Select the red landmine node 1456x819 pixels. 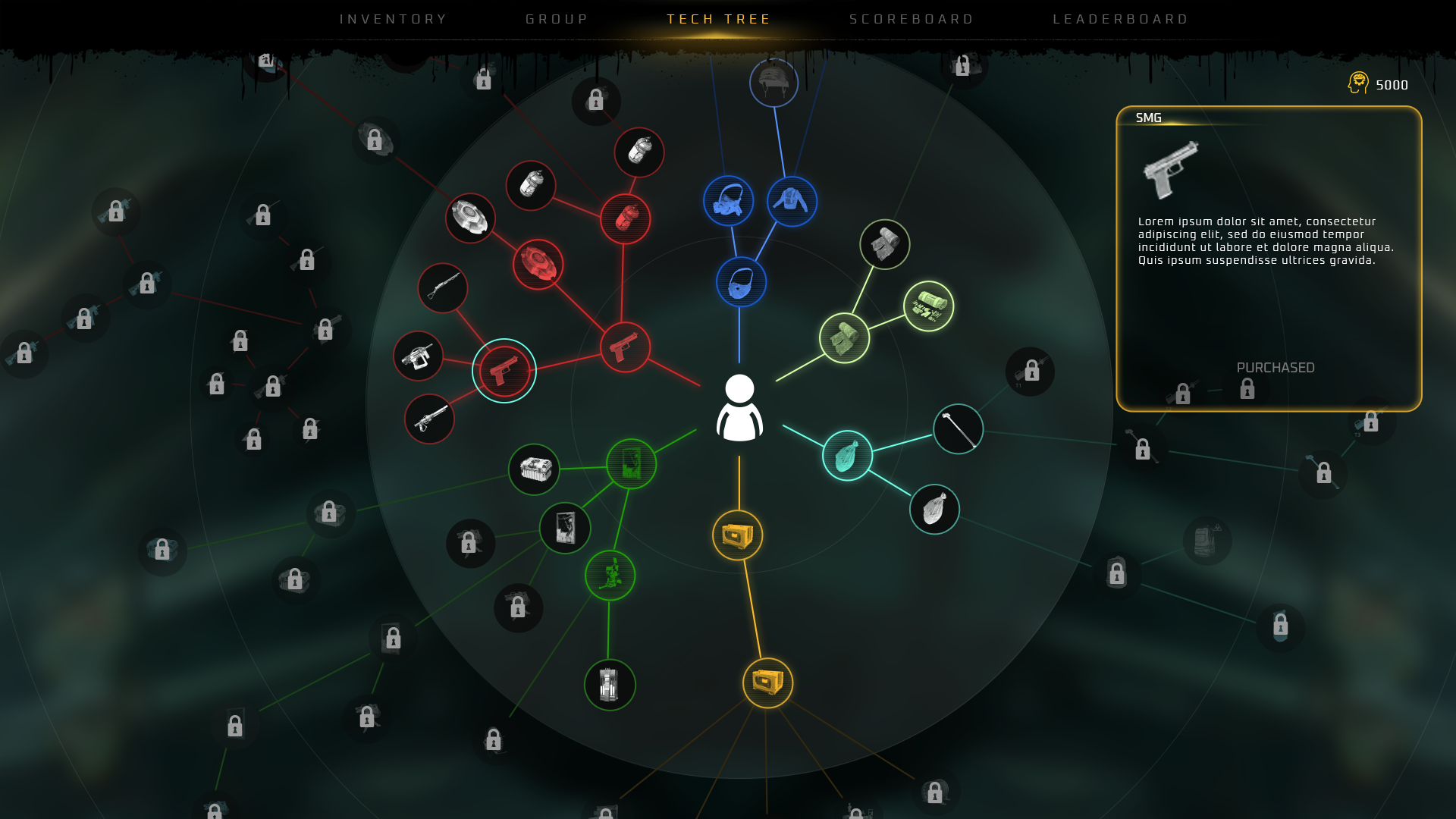pos(539,264)
